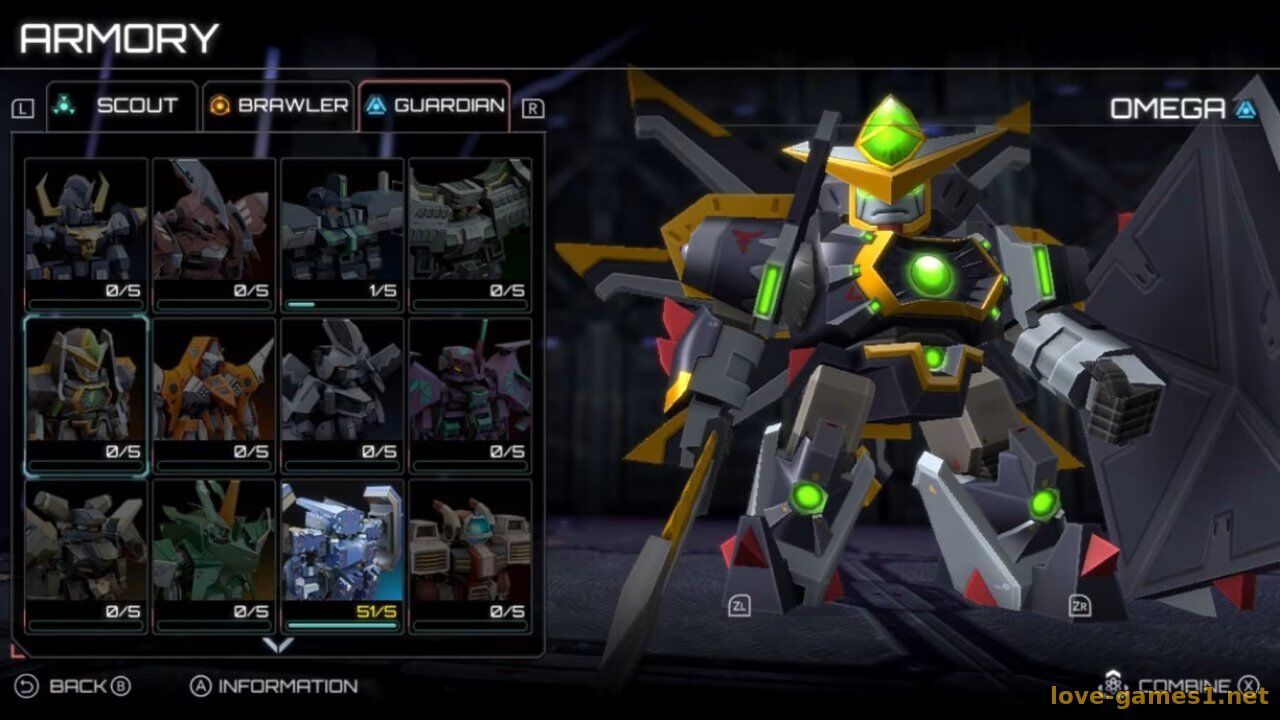Show more mechs with the down arrow

coord(277,646)
